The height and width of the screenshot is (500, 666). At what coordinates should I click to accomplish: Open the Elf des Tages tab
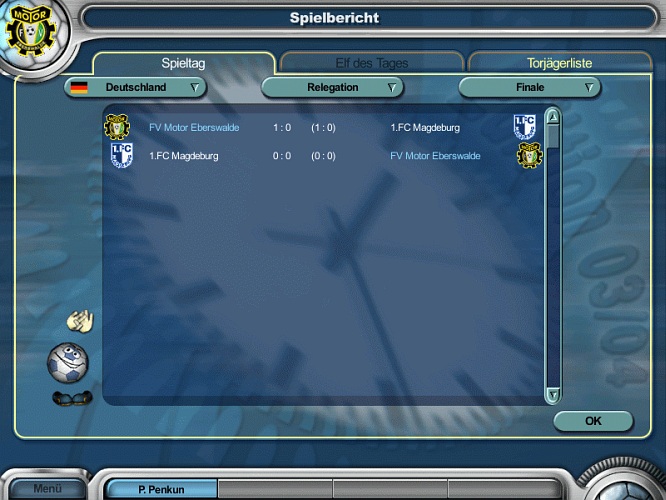(371, 63)
